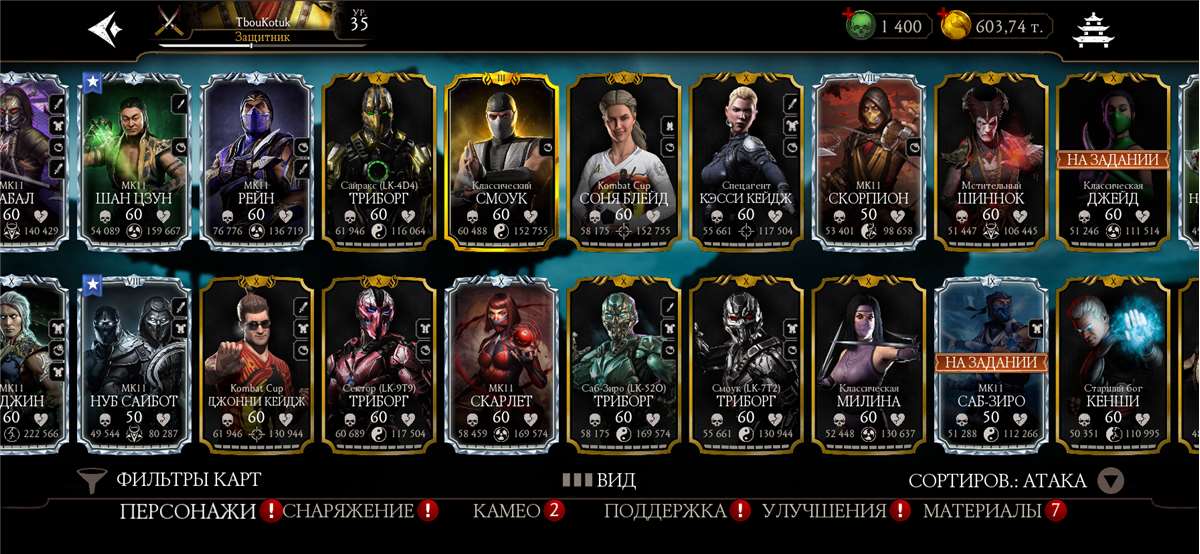The image size is (1200, 554).
Task: Open the pagoda home menu icon
Action: (1090, 29)
